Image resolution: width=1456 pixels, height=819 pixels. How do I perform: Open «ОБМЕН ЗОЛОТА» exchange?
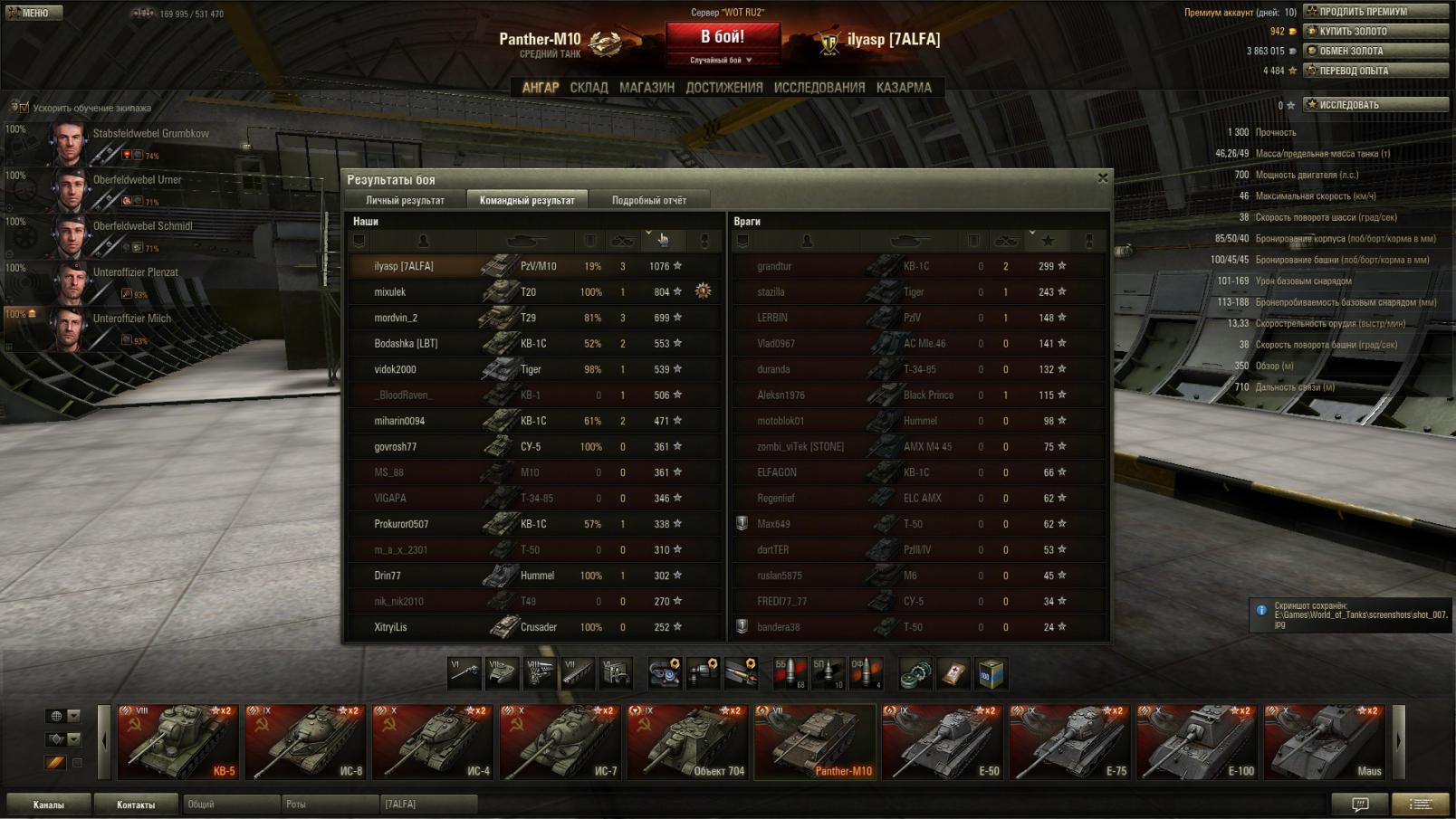coord(1375,52)
